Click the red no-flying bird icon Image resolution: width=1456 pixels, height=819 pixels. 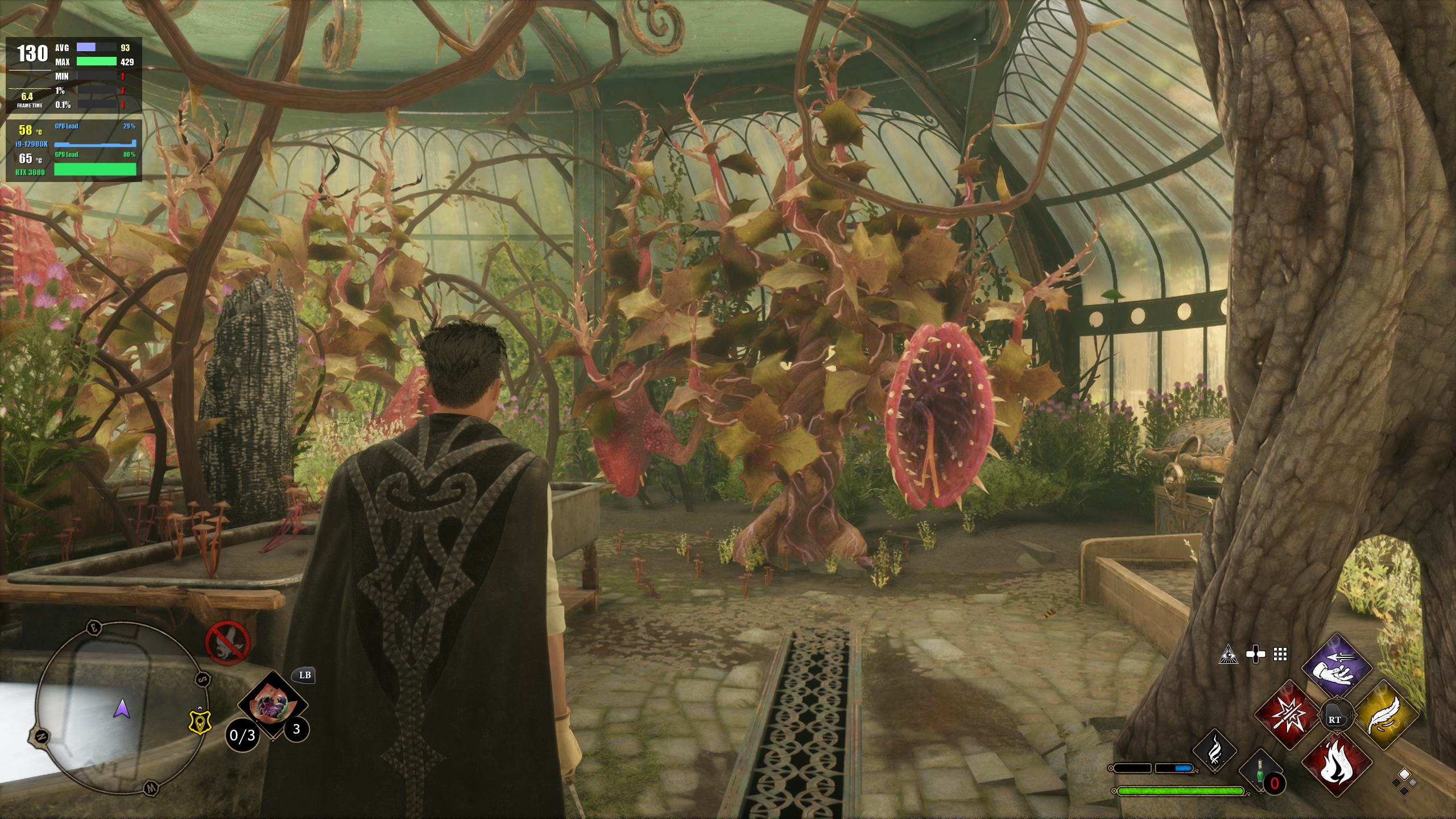pyautogui.click(x=227, y=643)
